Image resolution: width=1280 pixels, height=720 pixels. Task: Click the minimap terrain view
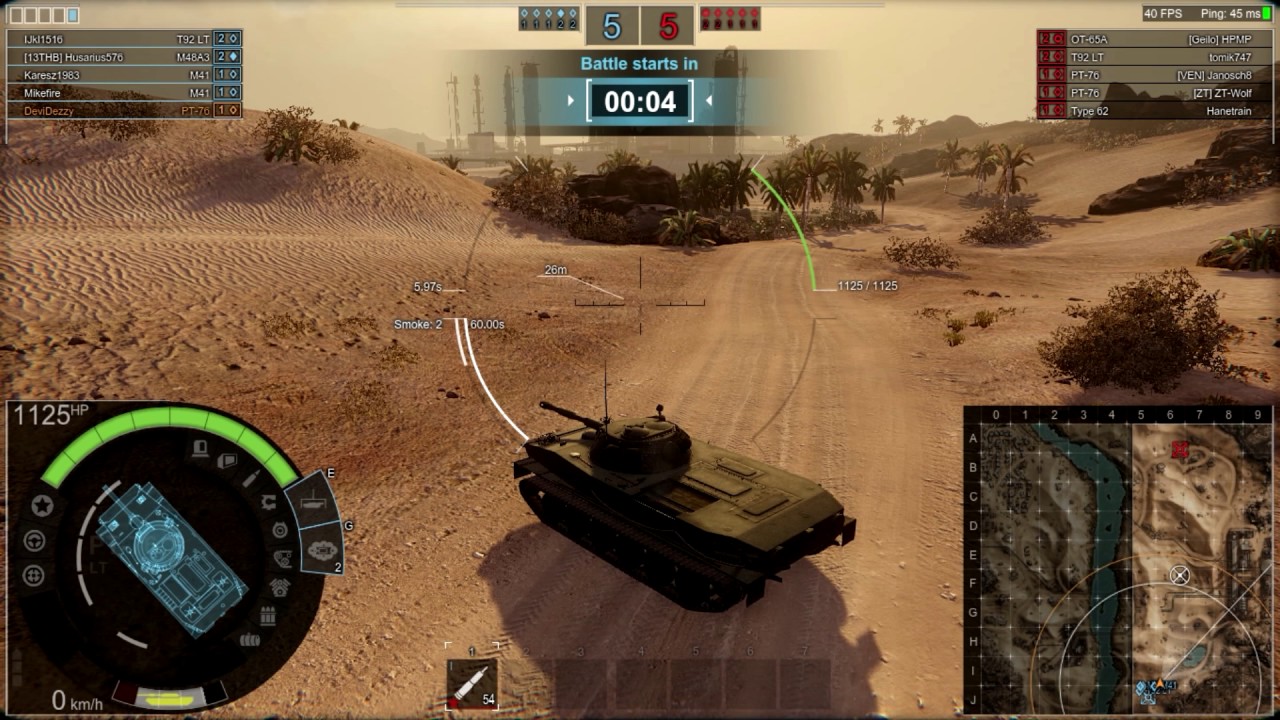(x=1117, y=560)
